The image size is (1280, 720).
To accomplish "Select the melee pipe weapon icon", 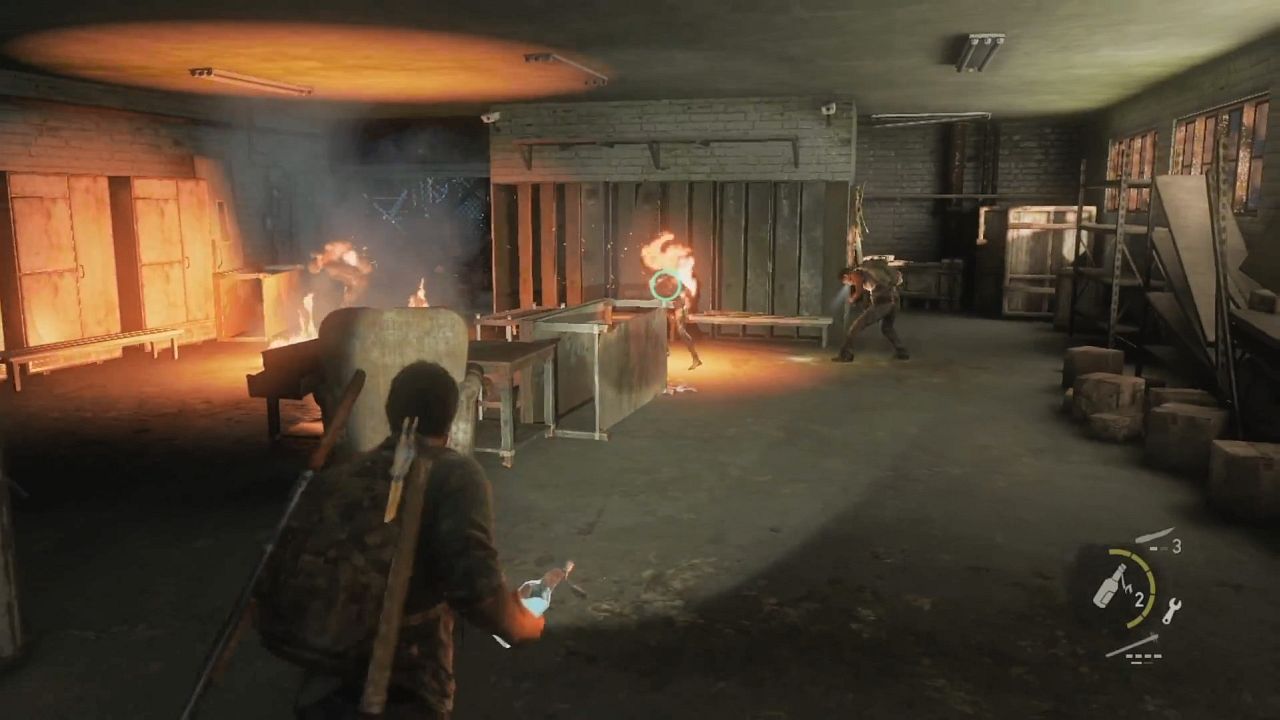I will (x=1132, y=645).
